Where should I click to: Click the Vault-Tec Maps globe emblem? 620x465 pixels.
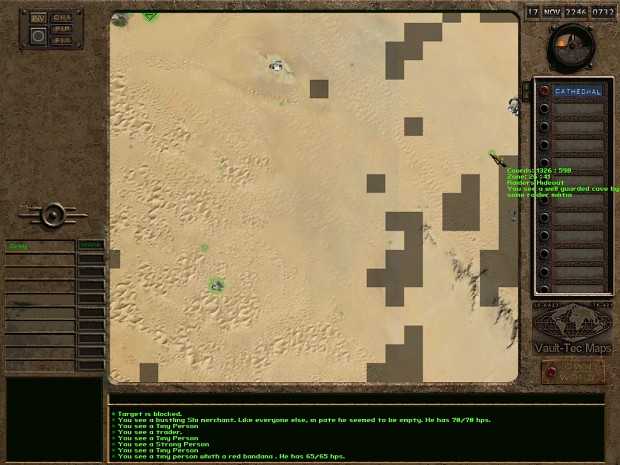[x=572, y=323]
